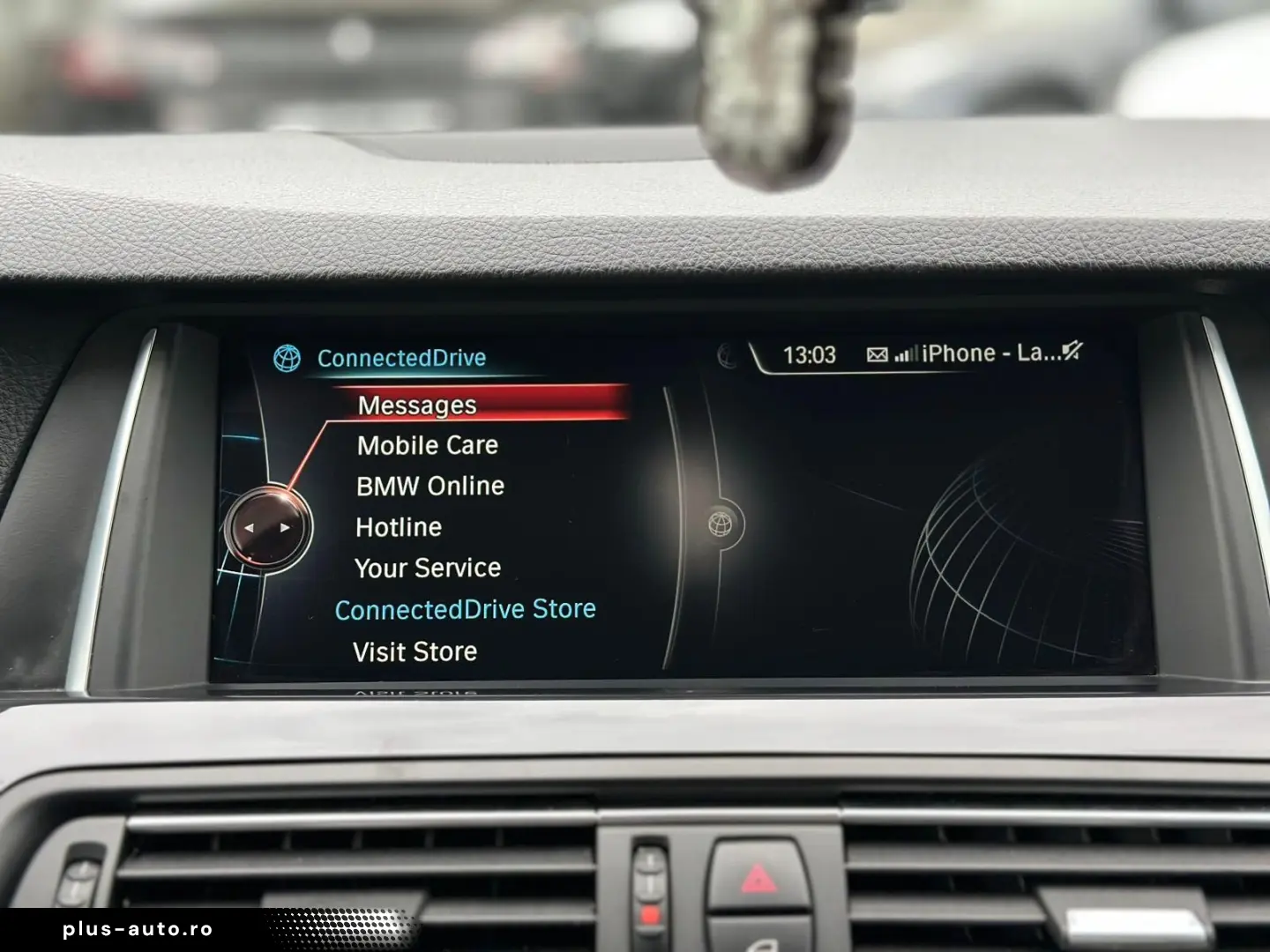Select the Hotline menu option
This screenshot has width=1270, height=952.
tap(398, 526)
